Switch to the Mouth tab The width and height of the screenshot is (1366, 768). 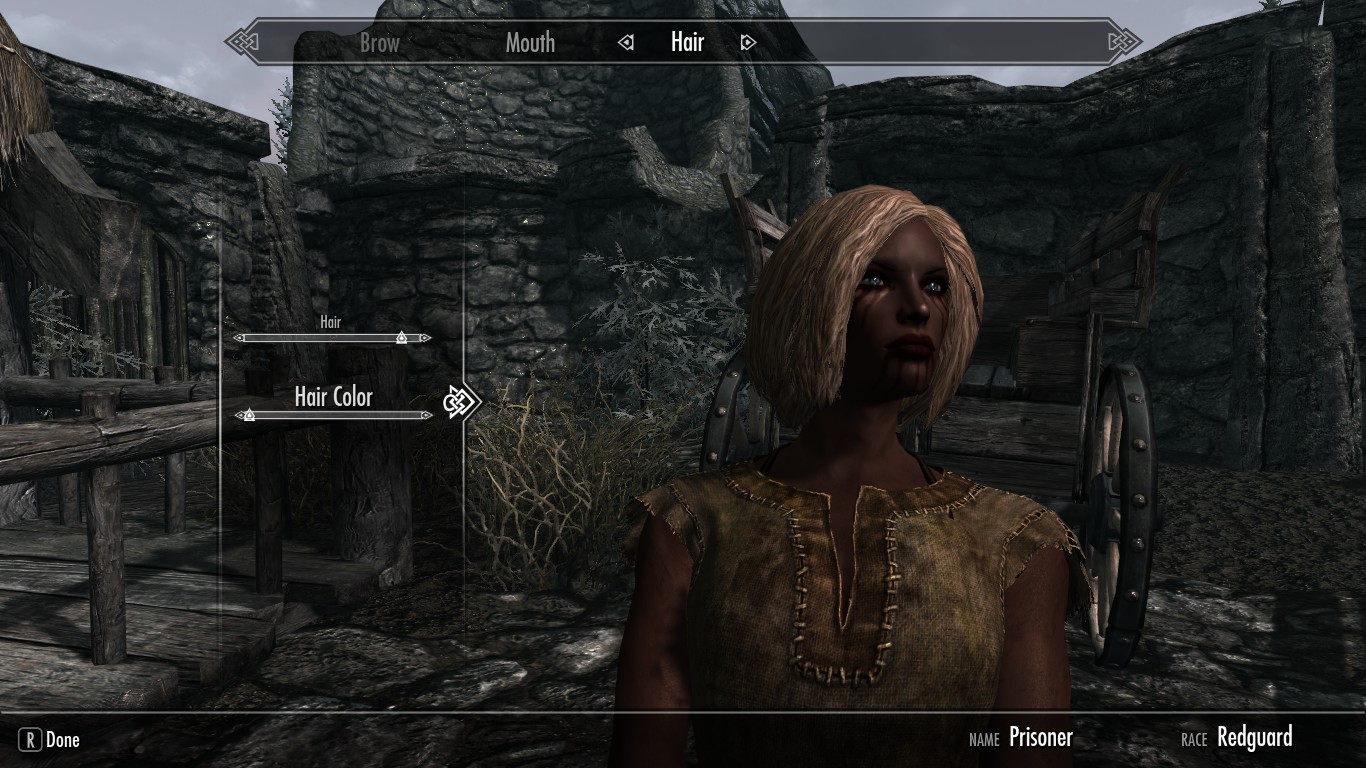tap(530, 43)
